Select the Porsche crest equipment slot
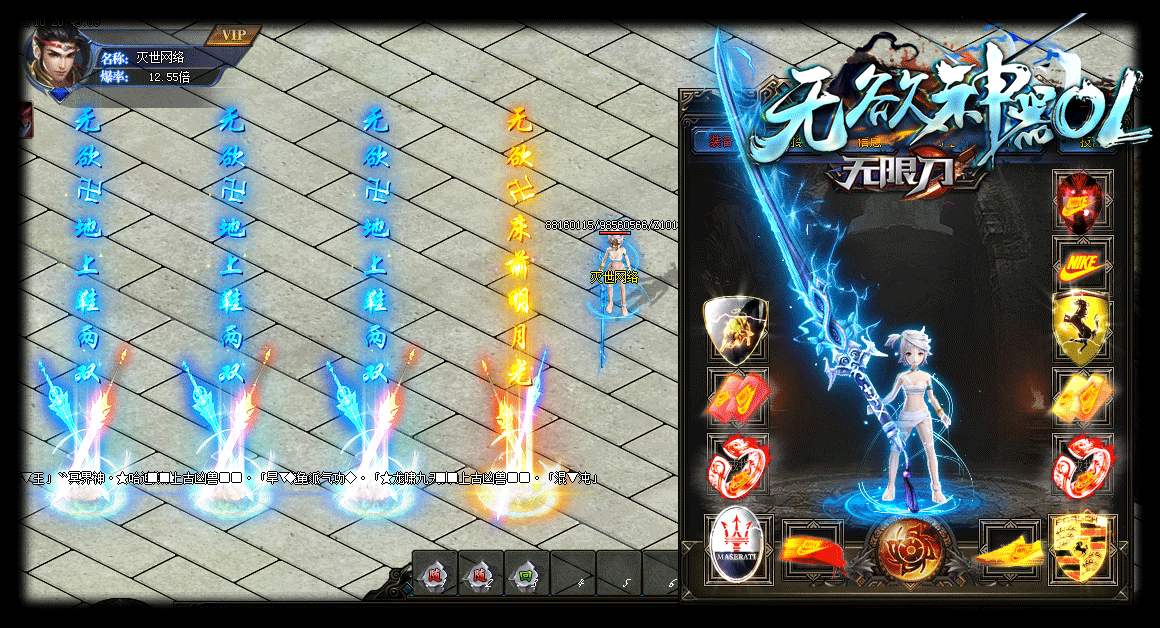This screenshot has height=628, width=1160. click(1081, 548)
